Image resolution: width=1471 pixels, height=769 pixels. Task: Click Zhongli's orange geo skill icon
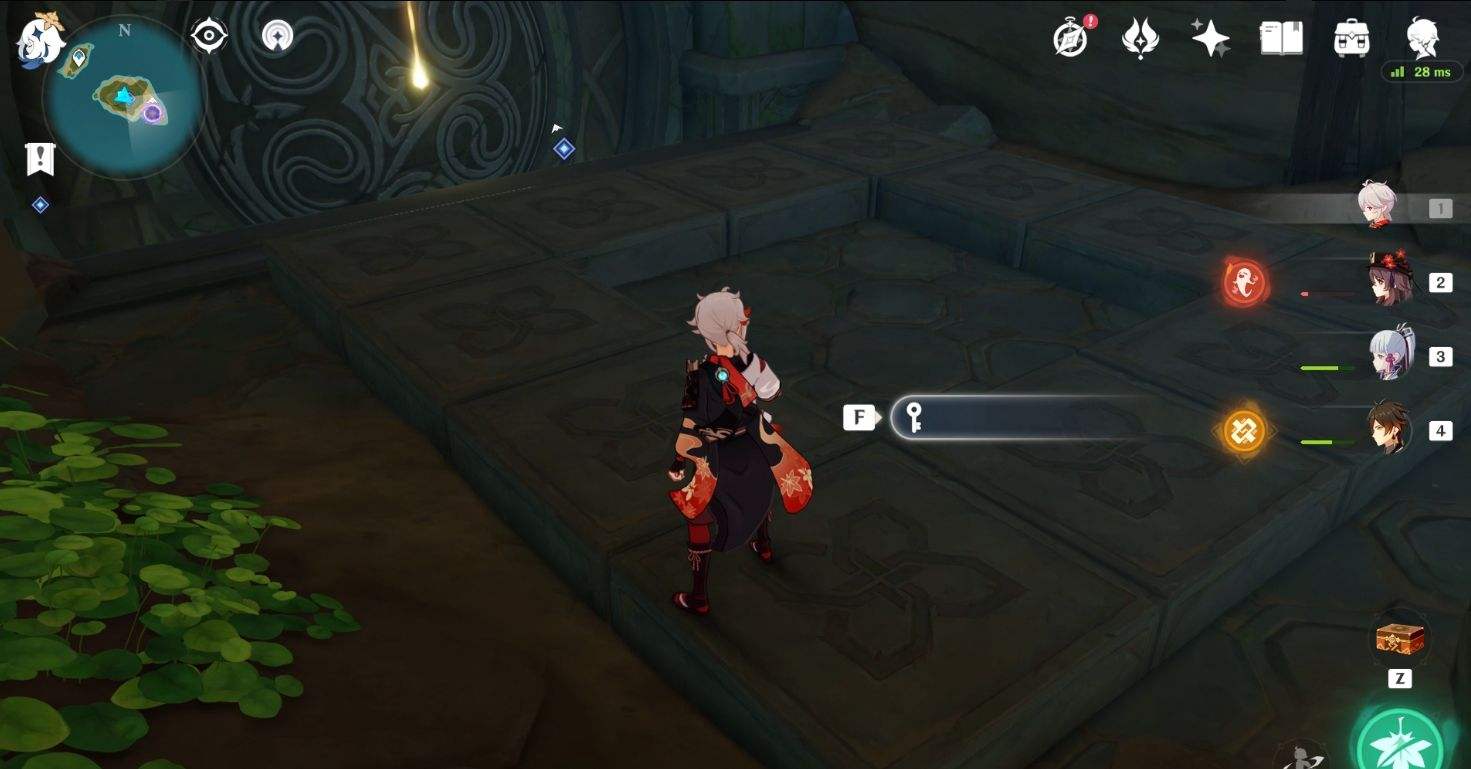pos(1244,430)
